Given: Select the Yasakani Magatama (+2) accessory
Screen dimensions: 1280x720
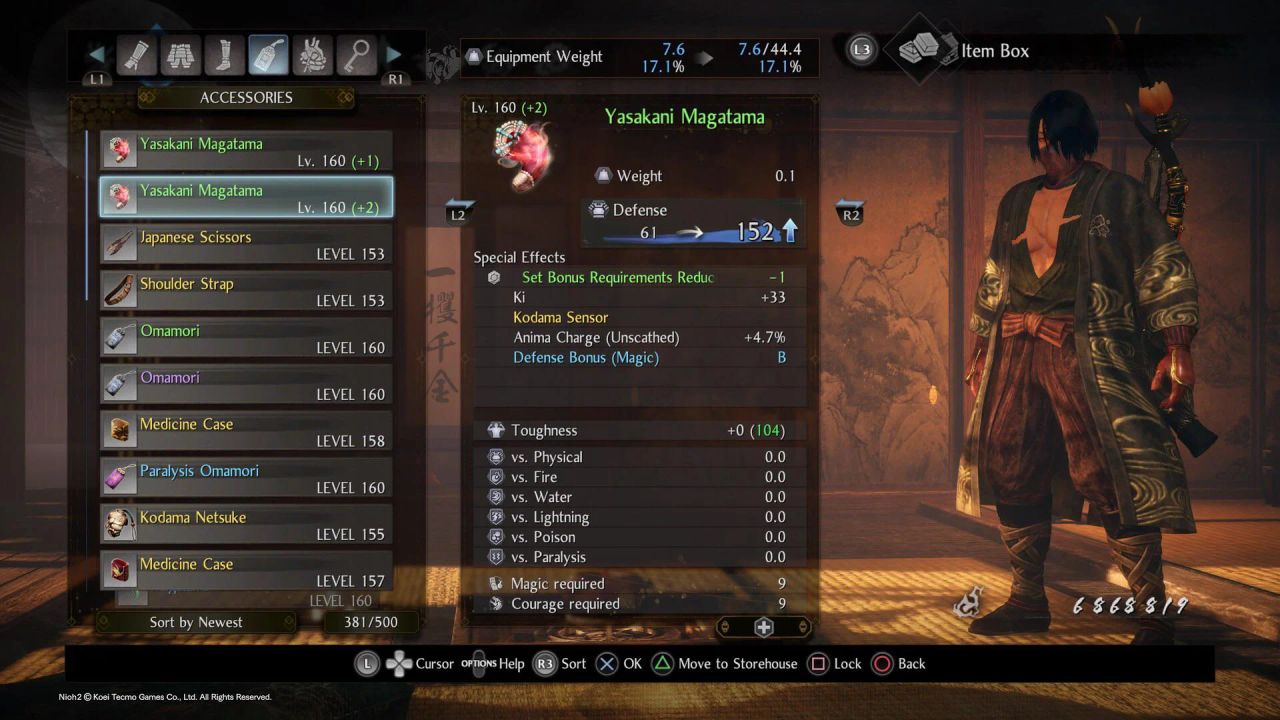Looking at the screenshot, I should 246,198.
